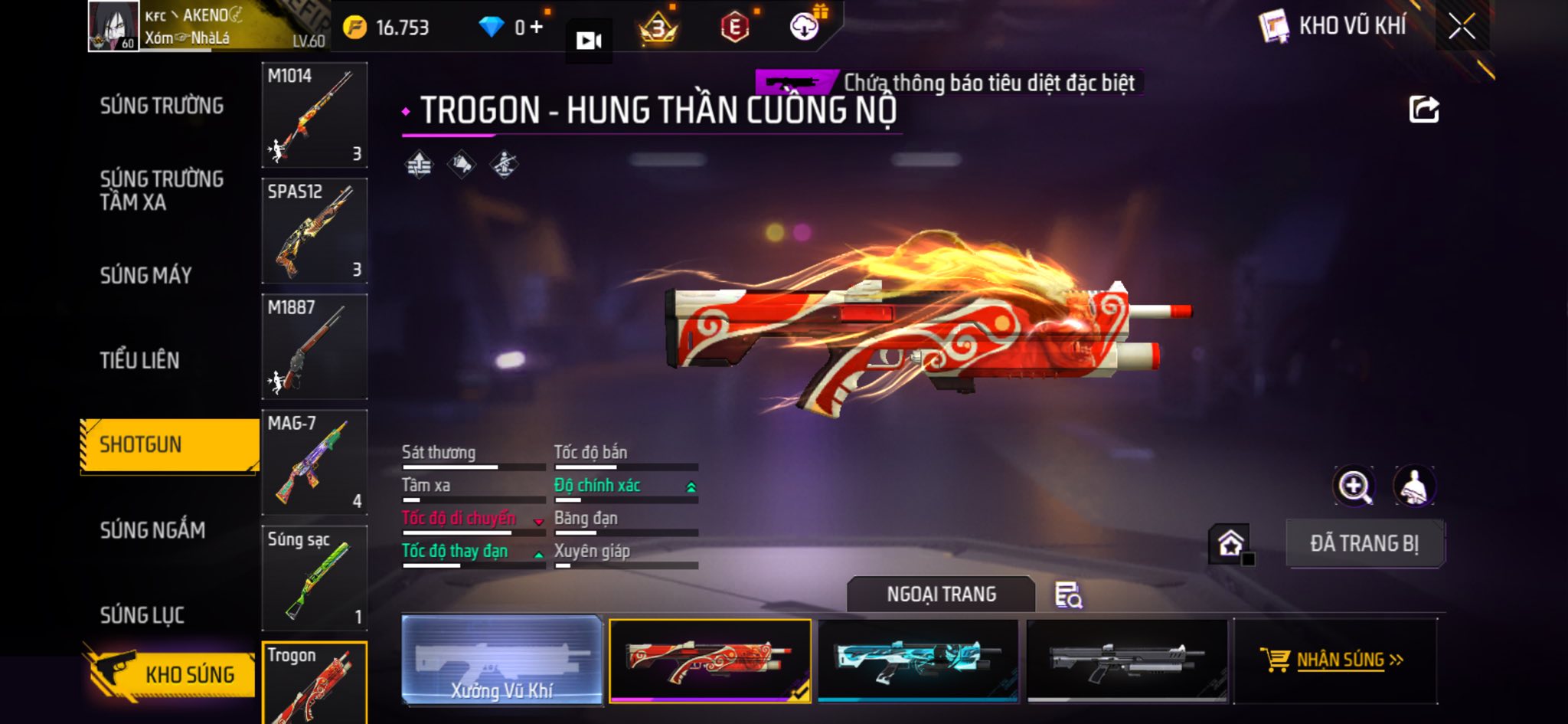The height and width of the screenshot is (724, 1568).
Task: Close the weapon vault screen
Action: tap(1462, 28)
